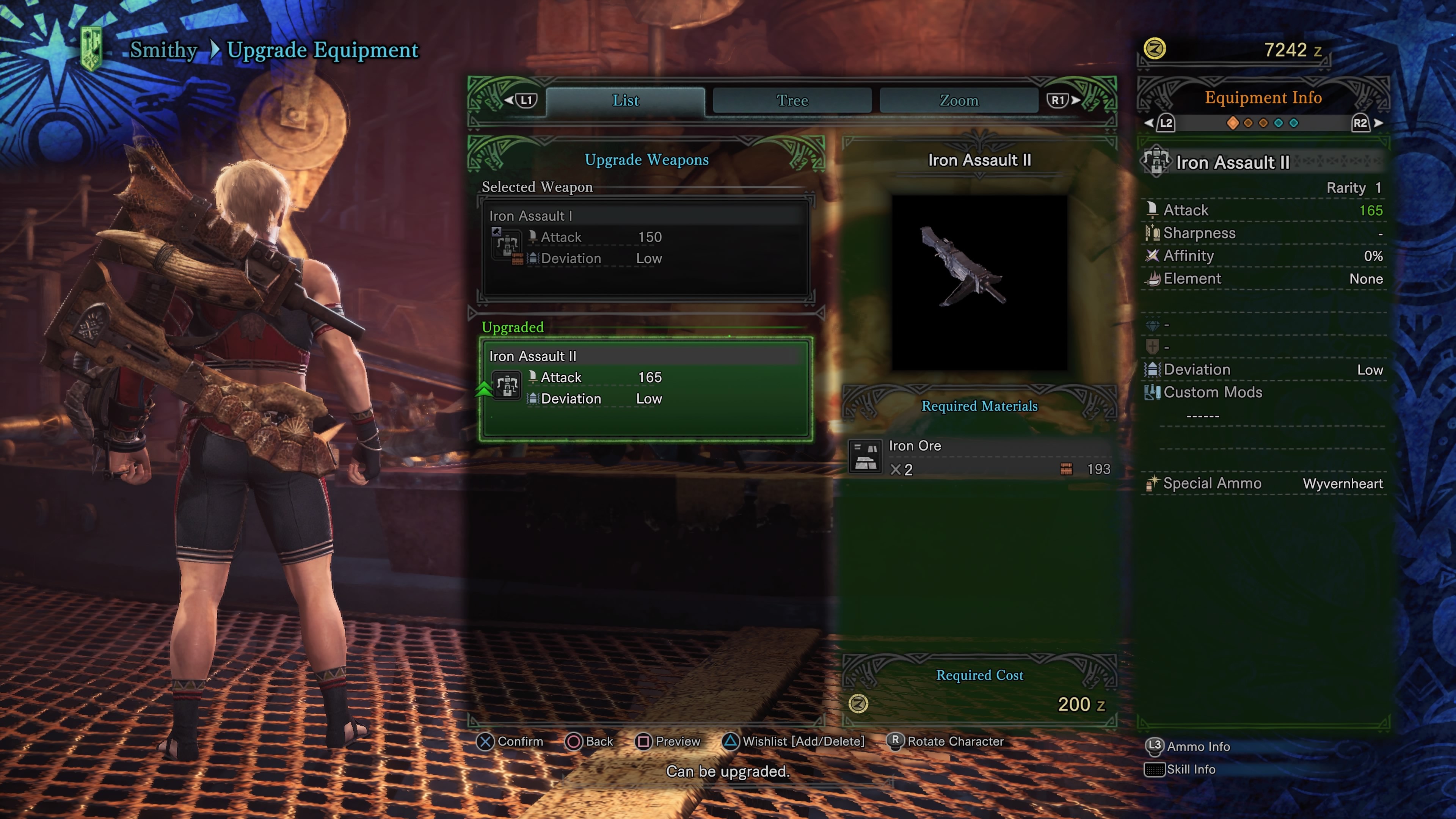Image resolution: width=1456 pixels, height=819 pixels.
Task: Open the Zoom tab
Action: (959, 100)
